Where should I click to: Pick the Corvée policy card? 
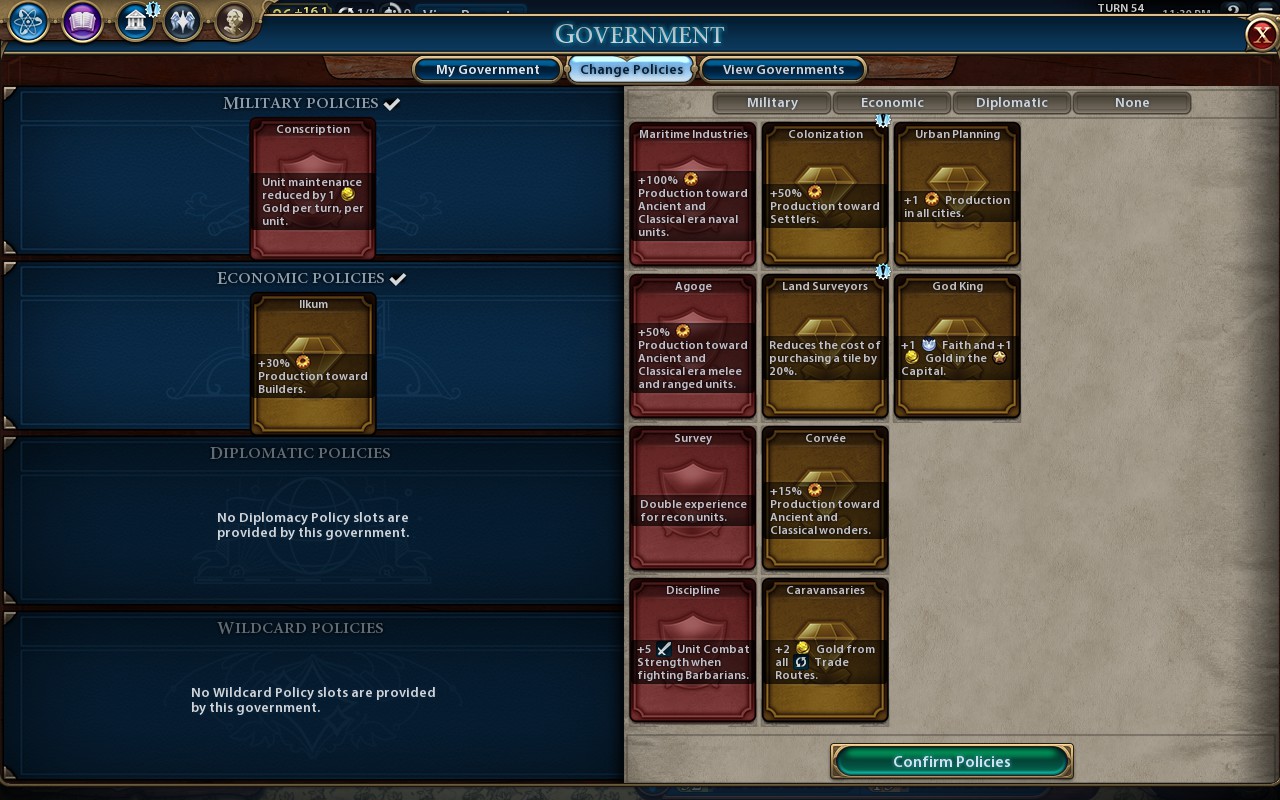[825, 498]
